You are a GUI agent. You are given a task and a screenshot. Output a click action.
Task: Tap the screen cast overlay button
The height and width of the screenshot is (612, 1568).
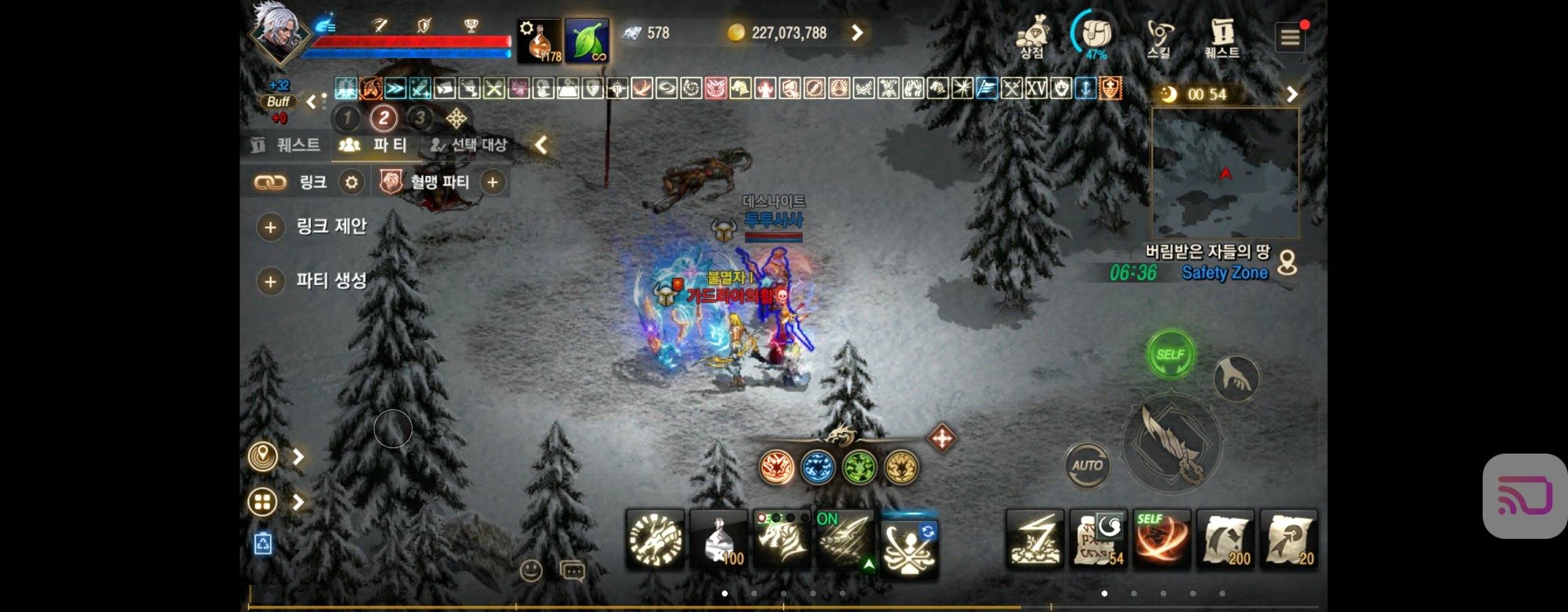pyautogui.click(x=1525, y=496)
